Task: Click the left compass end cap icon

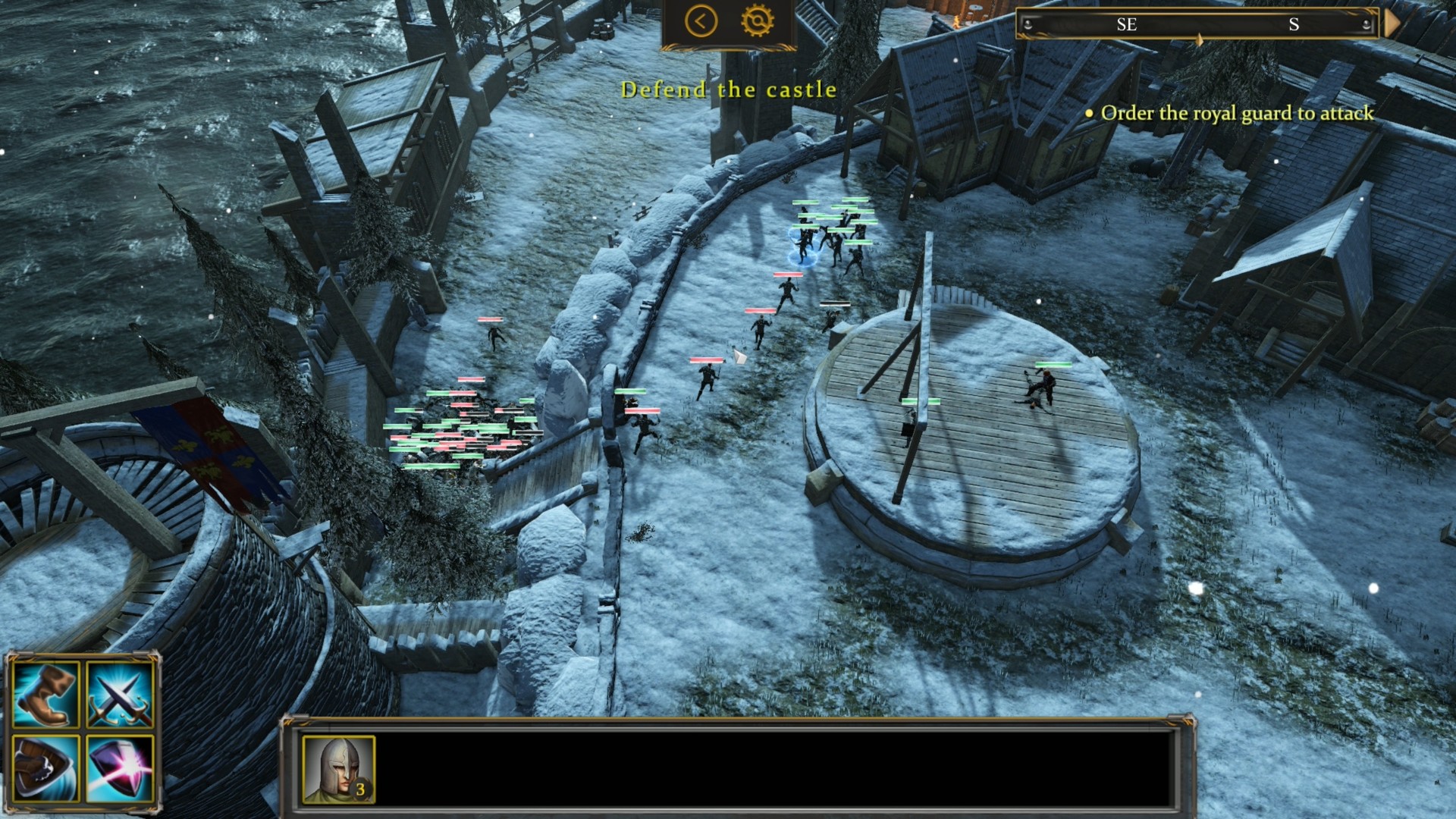Action: click(1029, 25)
